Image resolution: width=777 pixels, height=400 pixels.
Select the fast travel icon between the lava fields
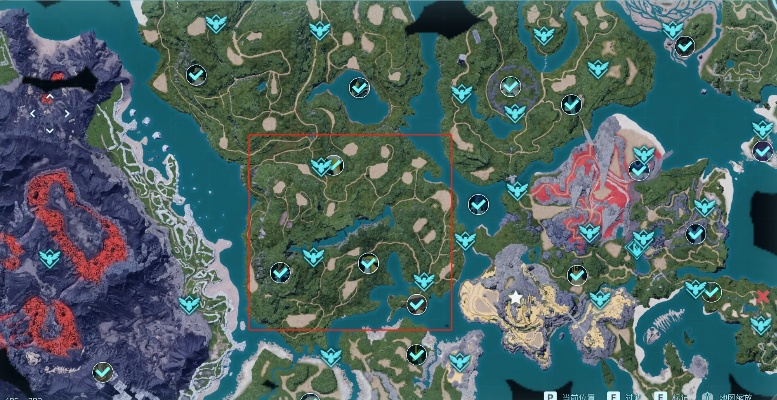(x=49, y=259)
